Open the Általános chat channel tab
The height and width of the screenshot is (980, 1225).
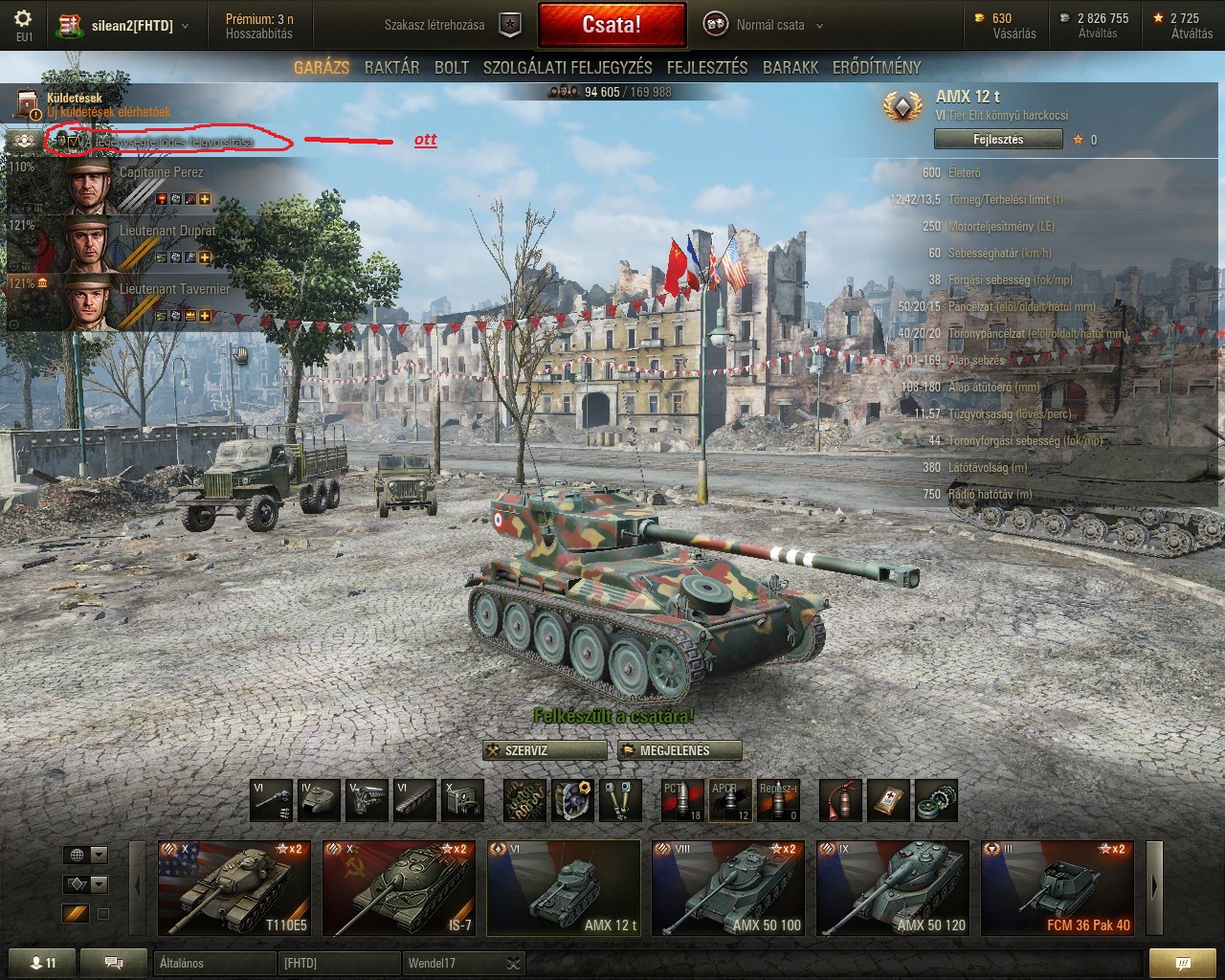212,963
